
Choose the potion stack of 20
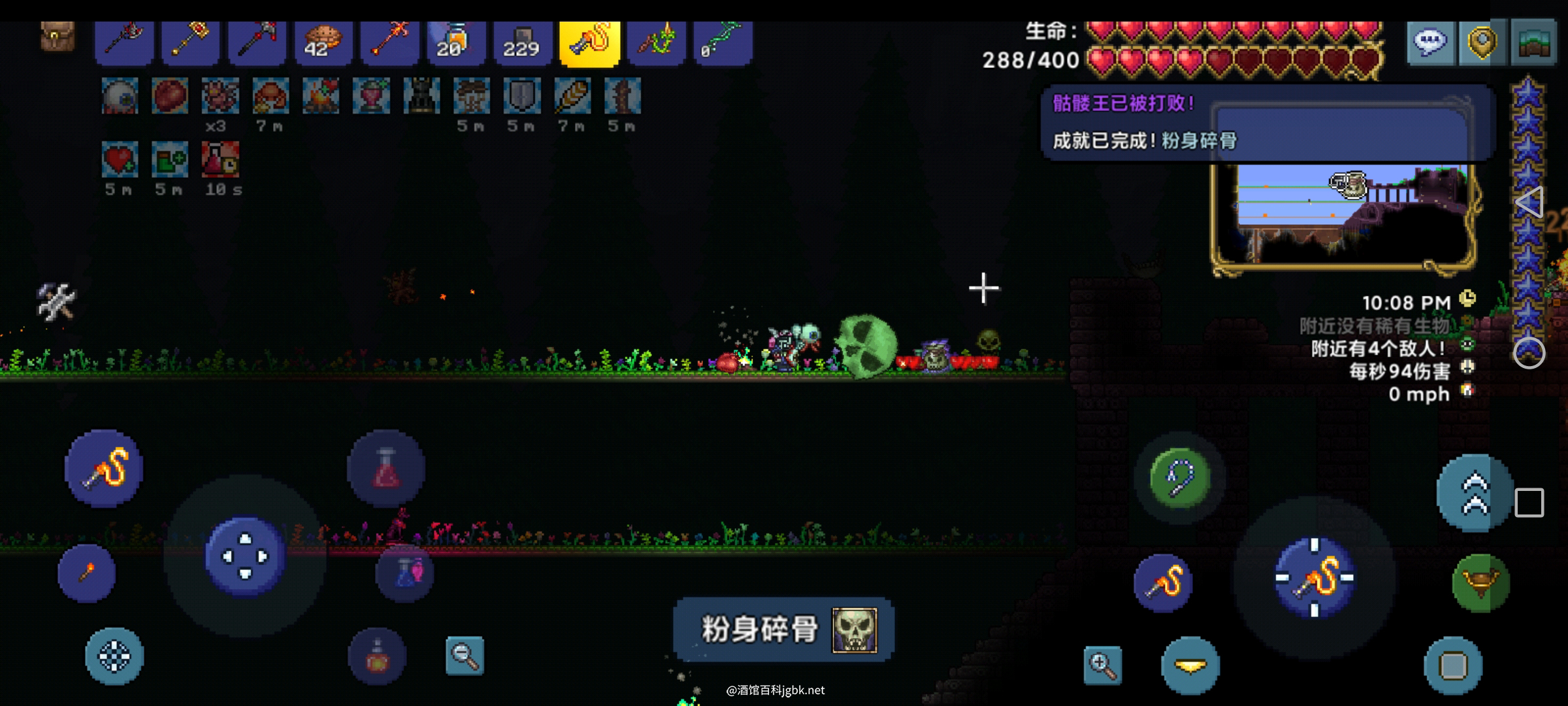(456, 42)
